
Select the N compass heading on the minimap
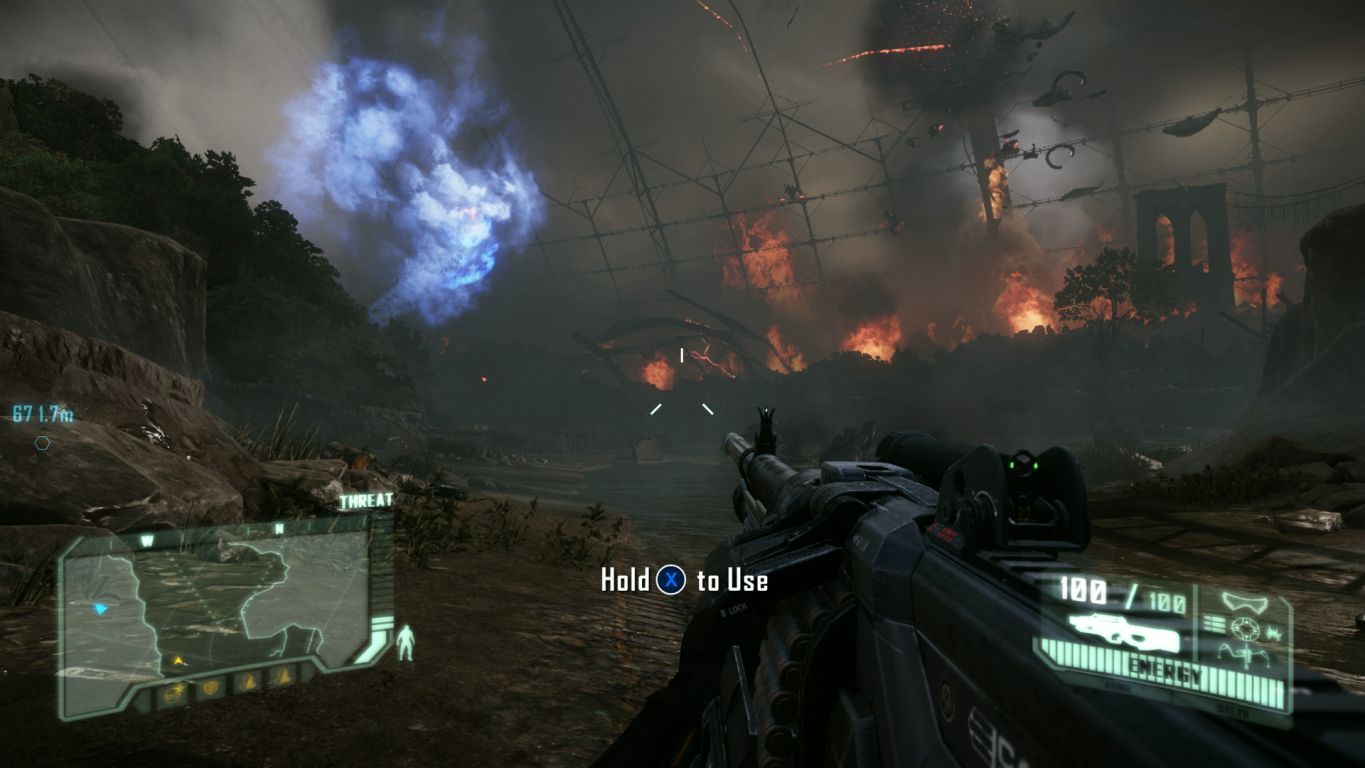278,527
